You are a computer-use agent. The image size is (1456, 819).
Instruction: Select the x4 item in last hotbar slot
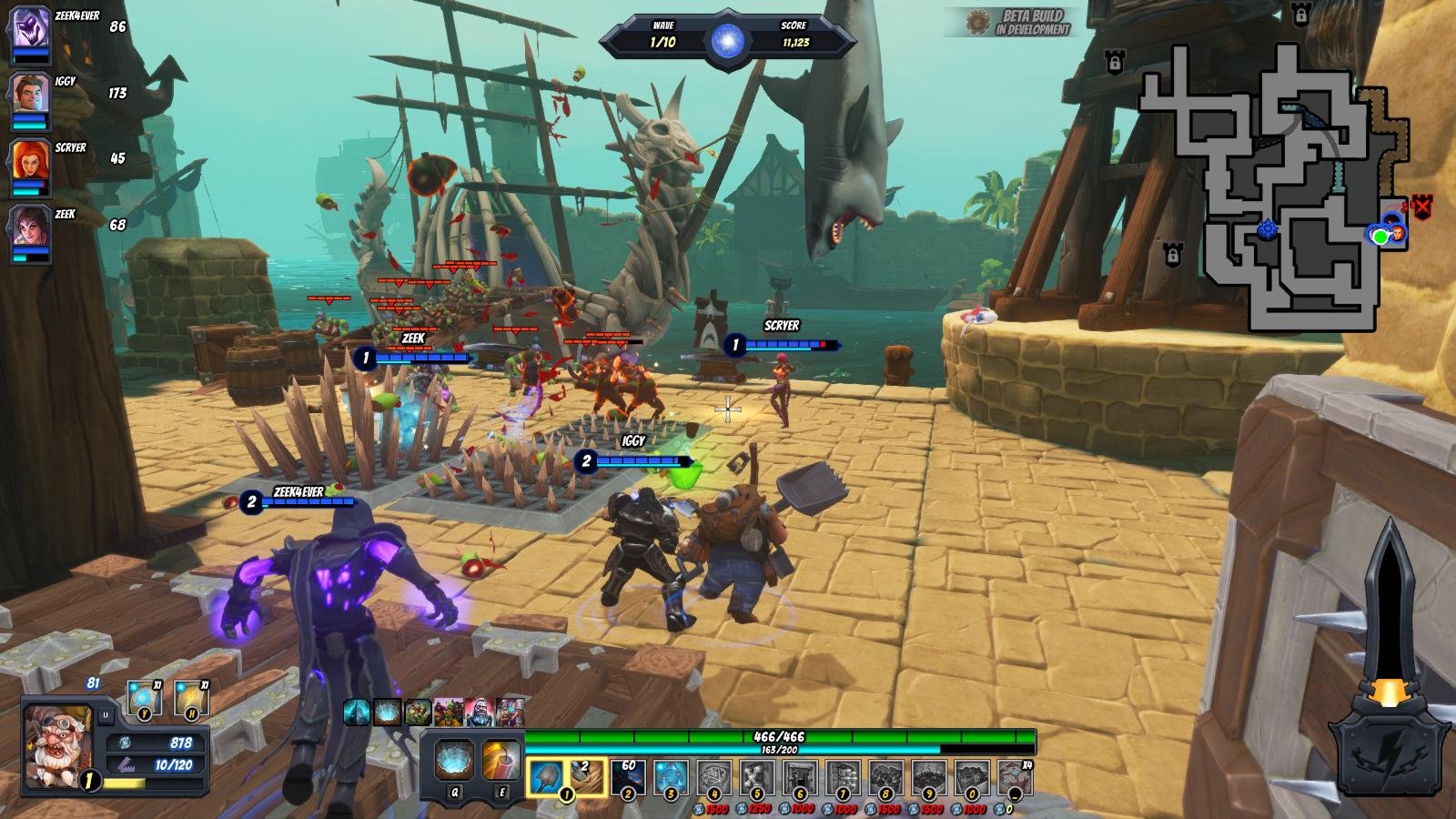[x=1014, y=776]
